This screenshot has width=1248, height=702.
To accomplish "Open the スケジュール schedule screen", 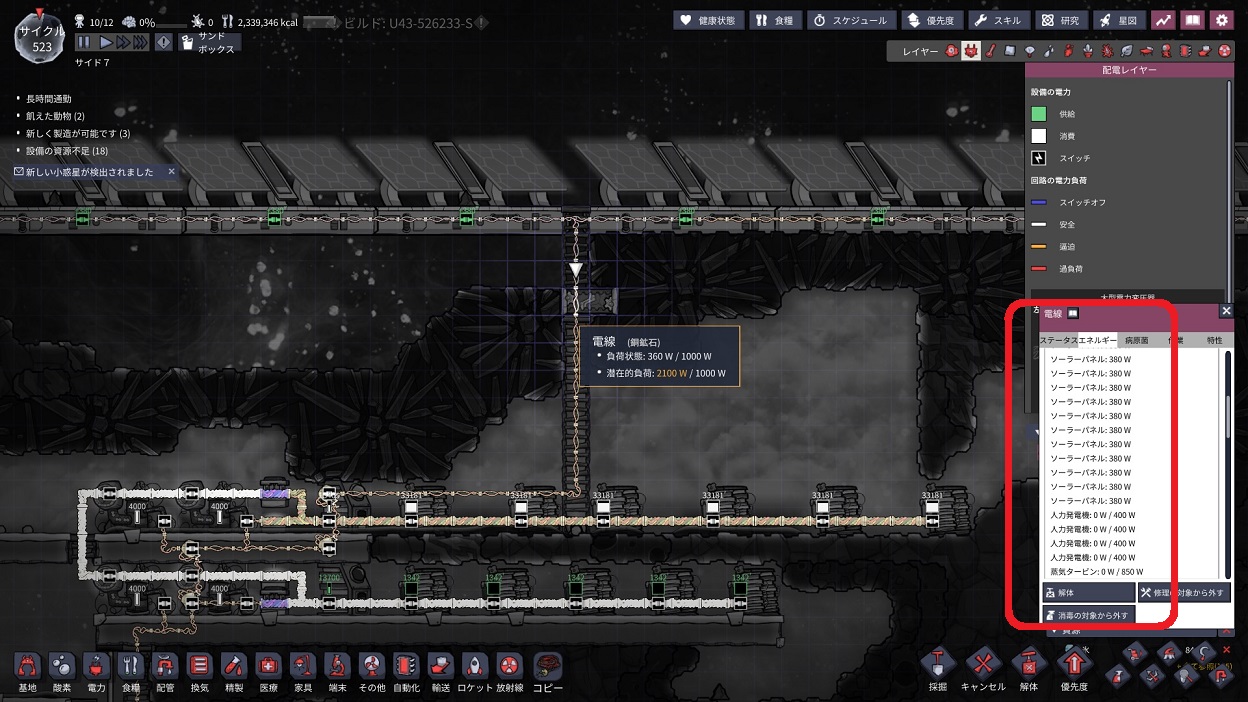I will click(849, 20).
